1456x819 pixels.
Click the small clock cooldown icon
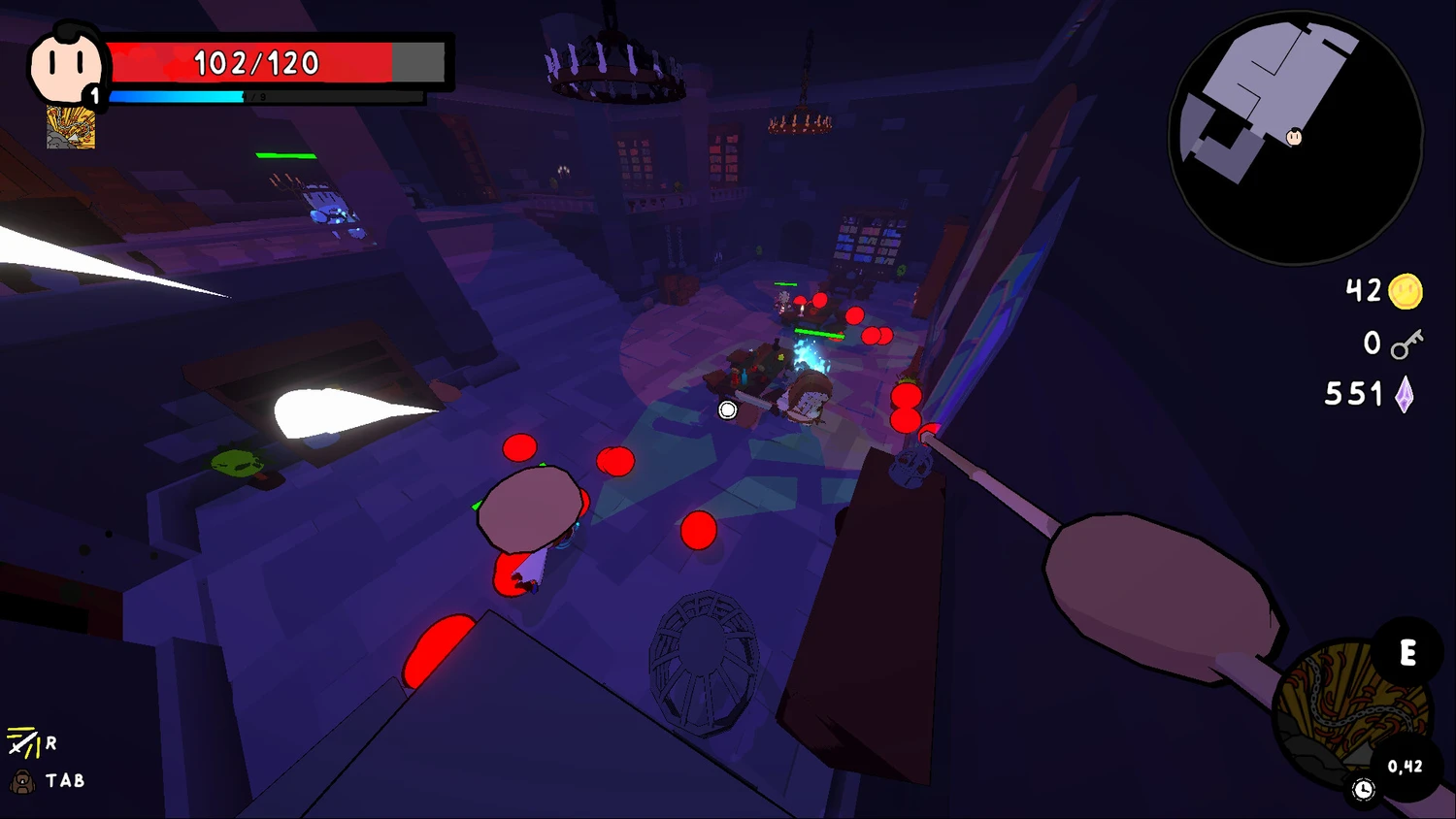(1364, 790)
